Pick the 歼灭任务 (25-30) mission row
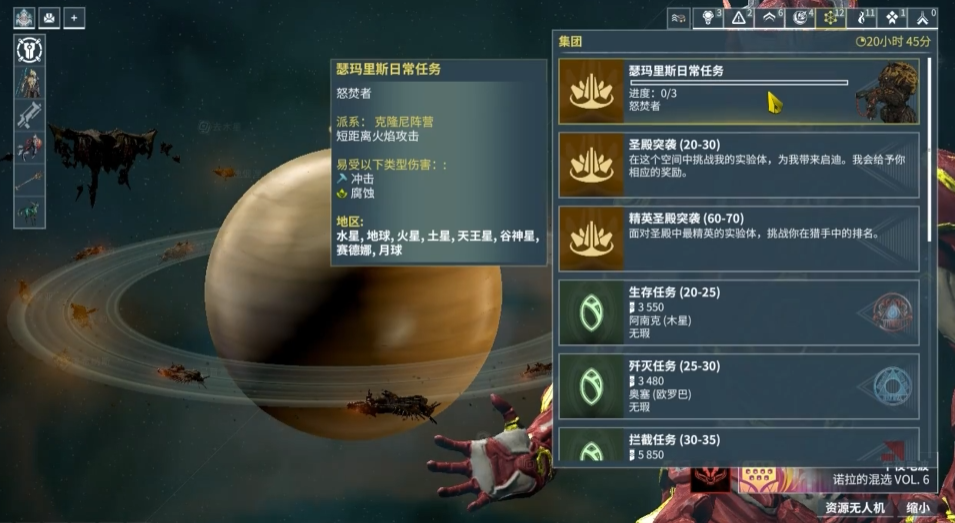This screenshot has height=523, width=955. (x=740, y=386)
